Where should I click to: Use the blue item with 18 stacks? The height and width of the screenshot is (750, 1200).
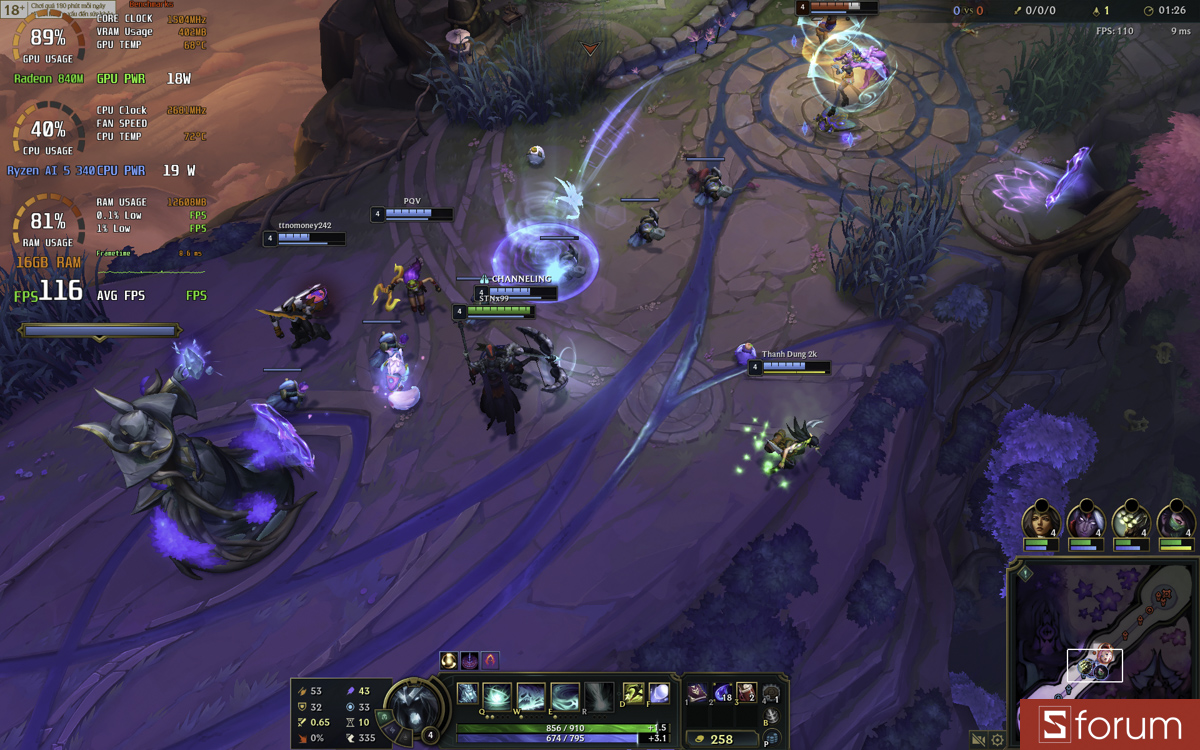[722, 692]
